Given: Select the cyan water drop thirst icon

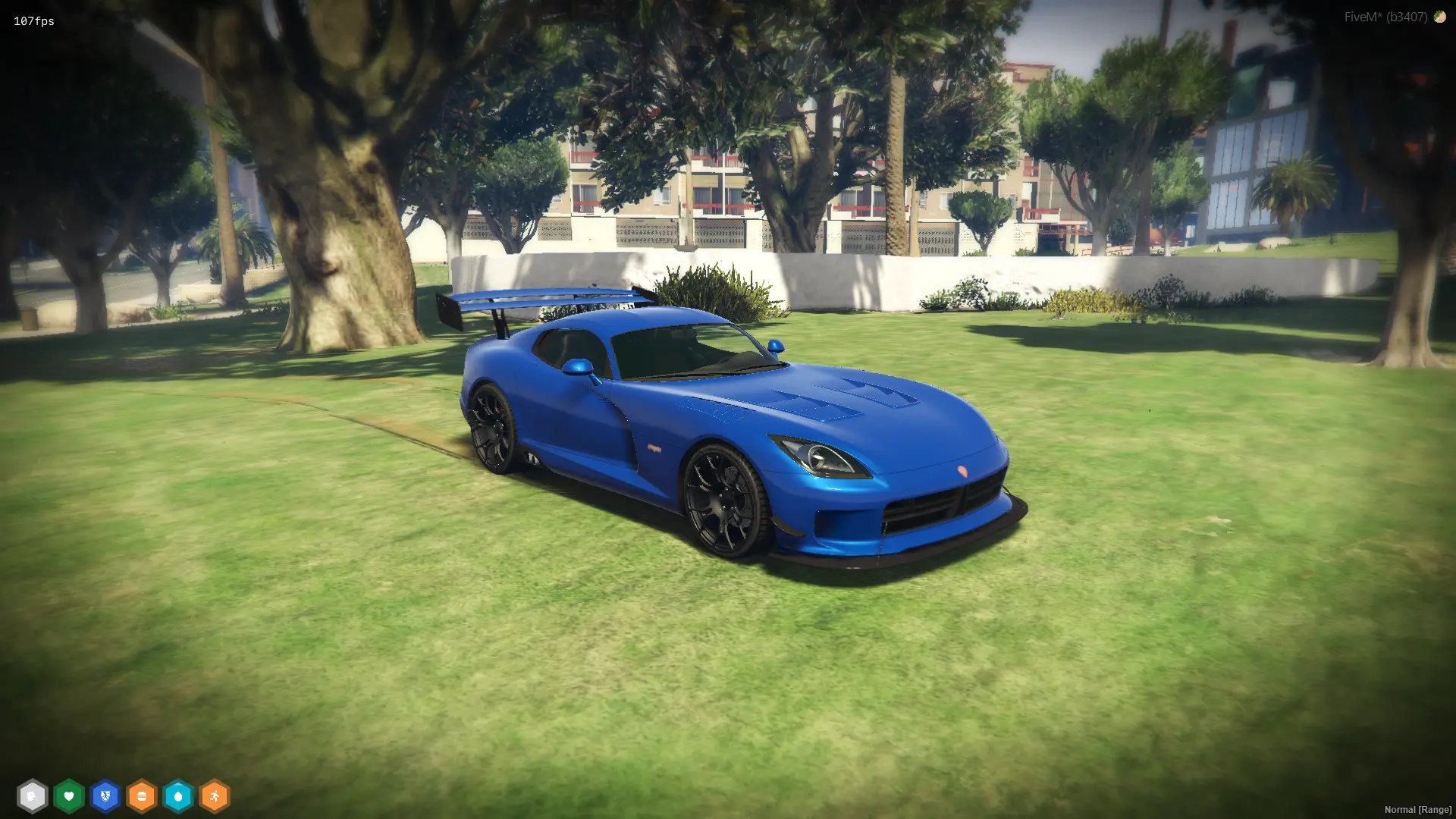Looking at the screenshot, I should (x=178, y=796).
